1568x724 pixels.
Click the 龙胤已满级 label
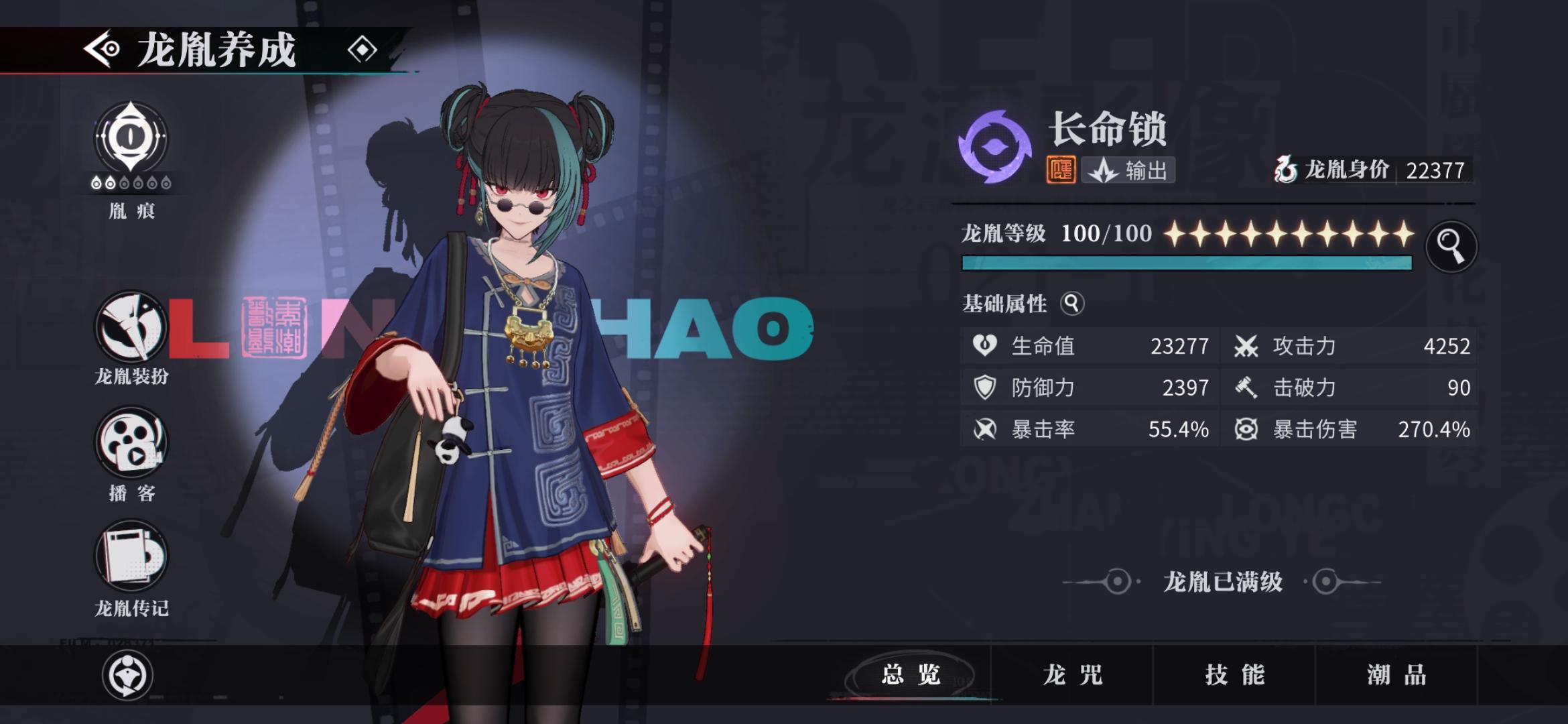[x=1224, y=583]
